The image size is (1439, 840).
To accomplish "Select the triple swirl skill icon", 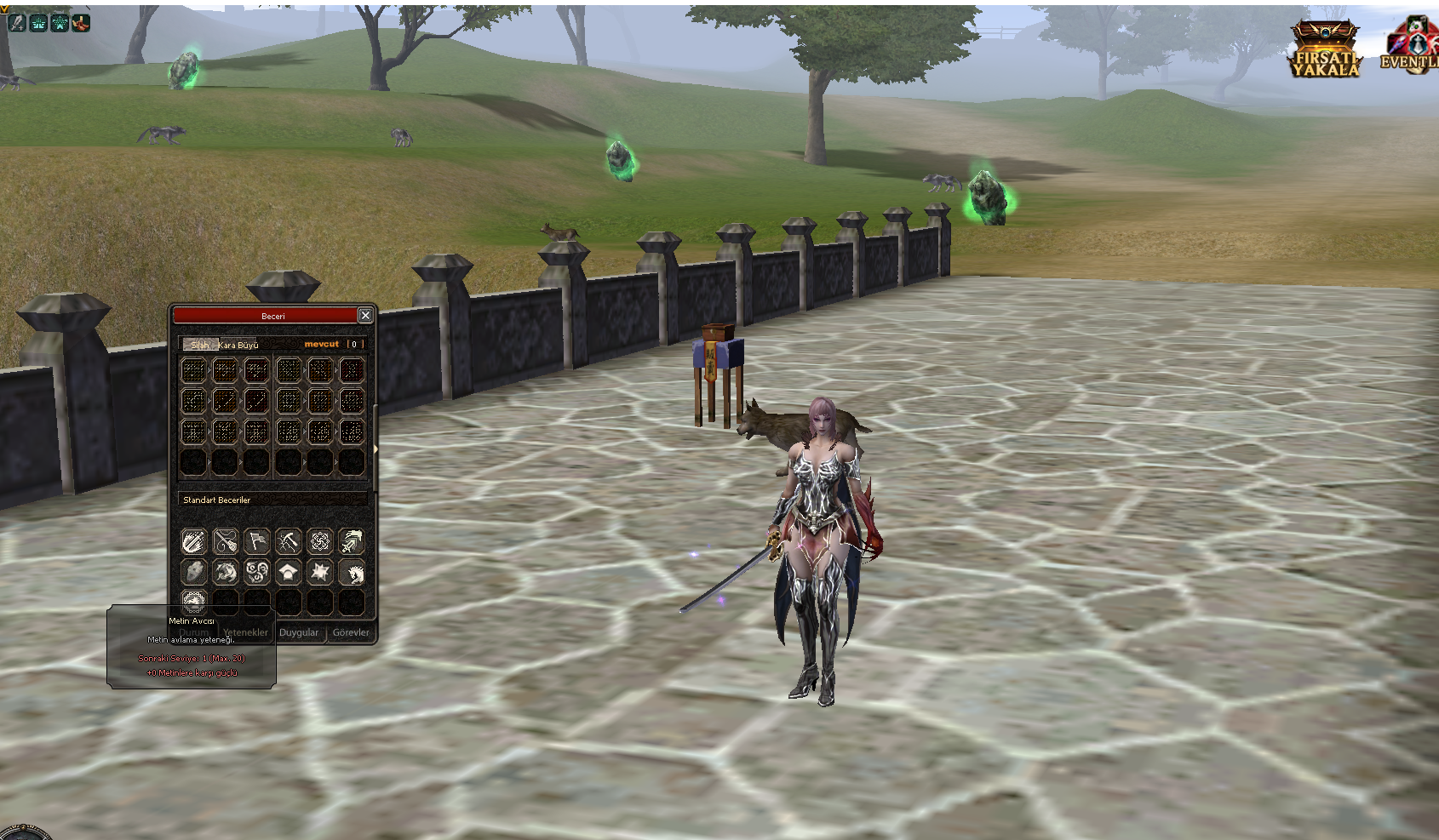I will [257, 573].
